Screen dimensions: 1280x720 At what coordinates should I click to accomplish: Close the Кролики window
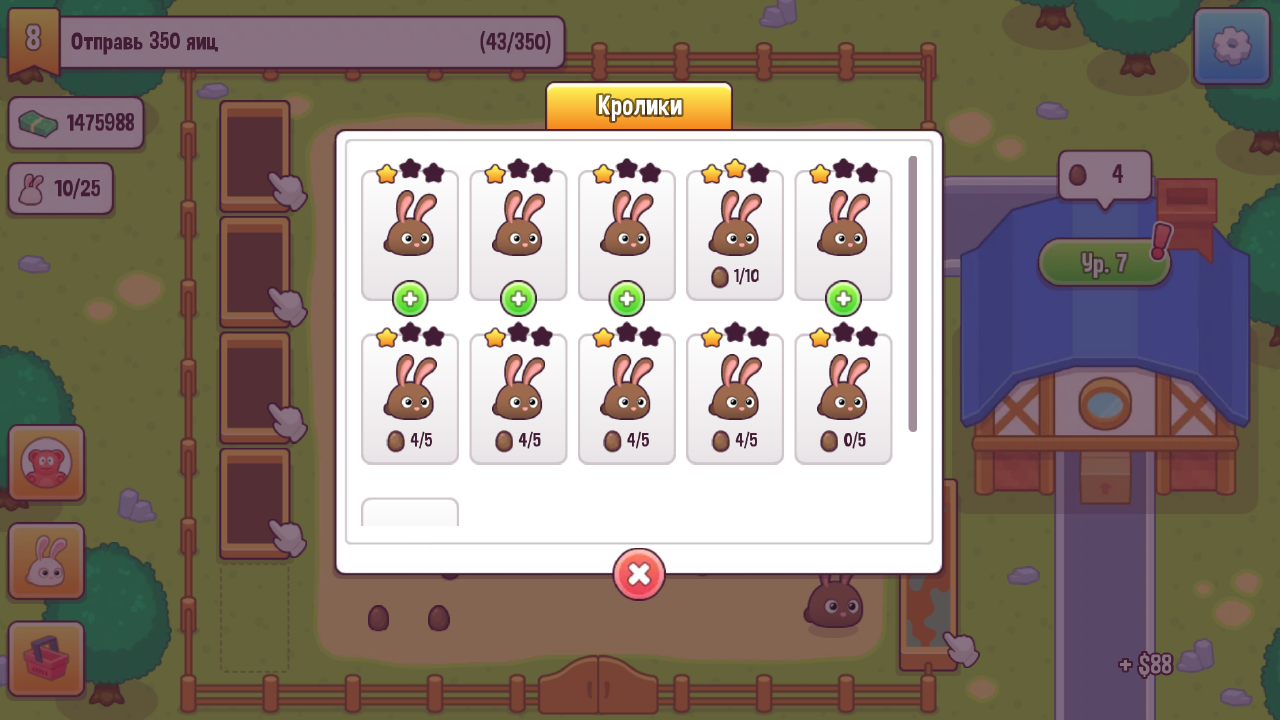pos(639,574)
